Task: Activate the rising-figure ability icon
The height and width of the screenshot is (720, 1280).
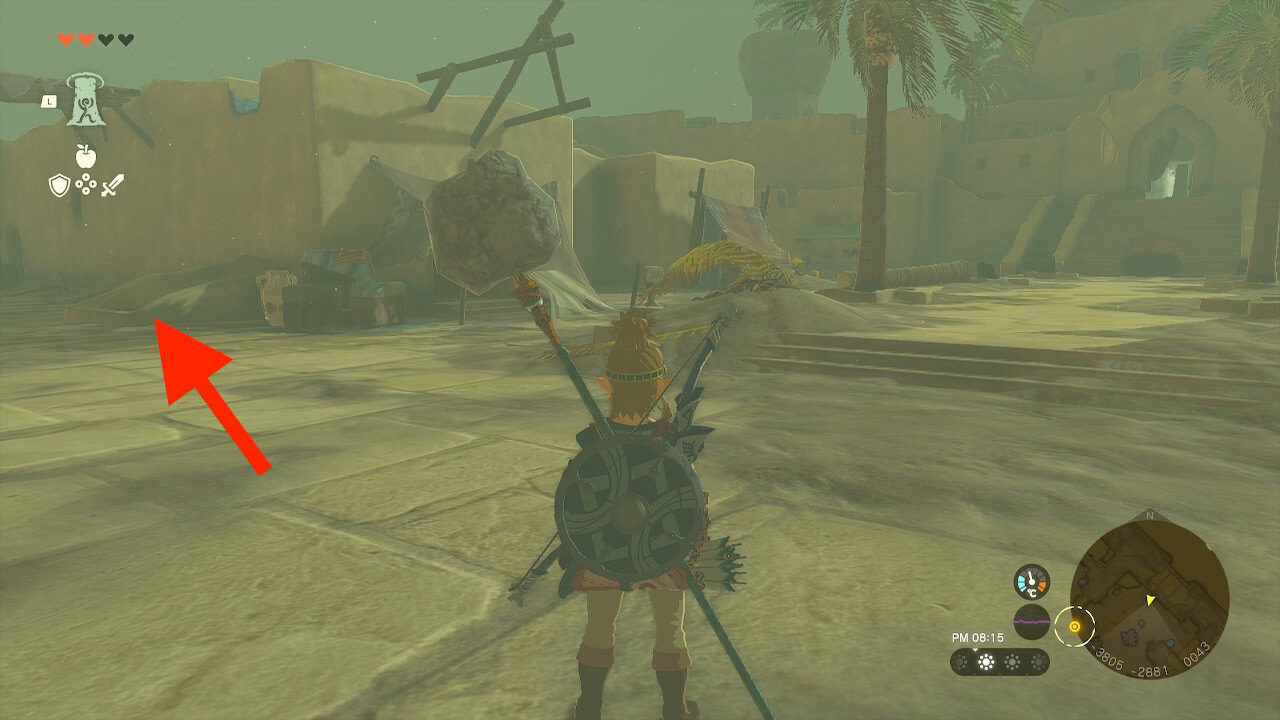Action: [86, 101]
